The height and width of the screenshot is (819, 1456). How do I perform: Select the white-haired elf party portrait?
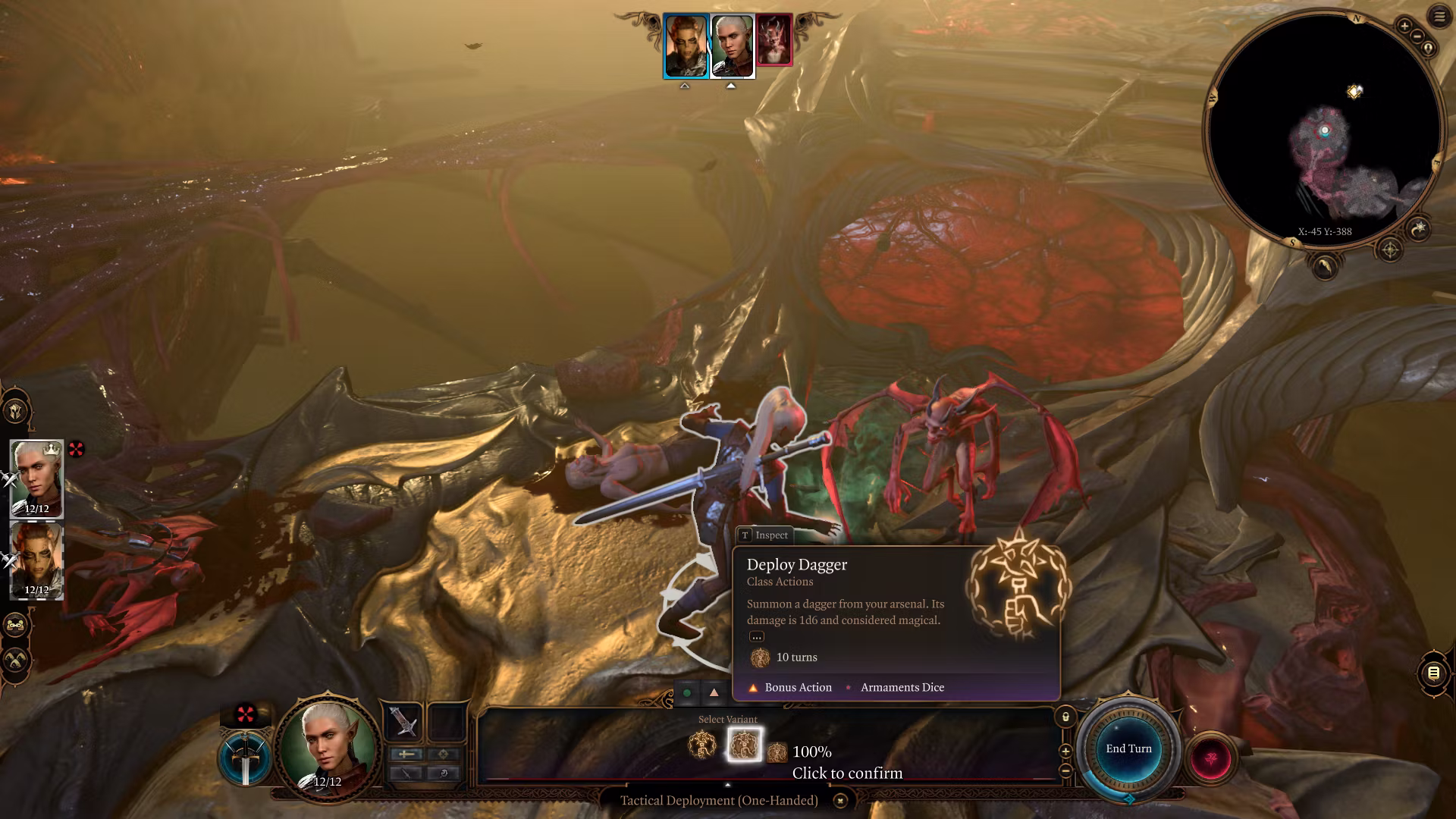click(x=36, y=479)
